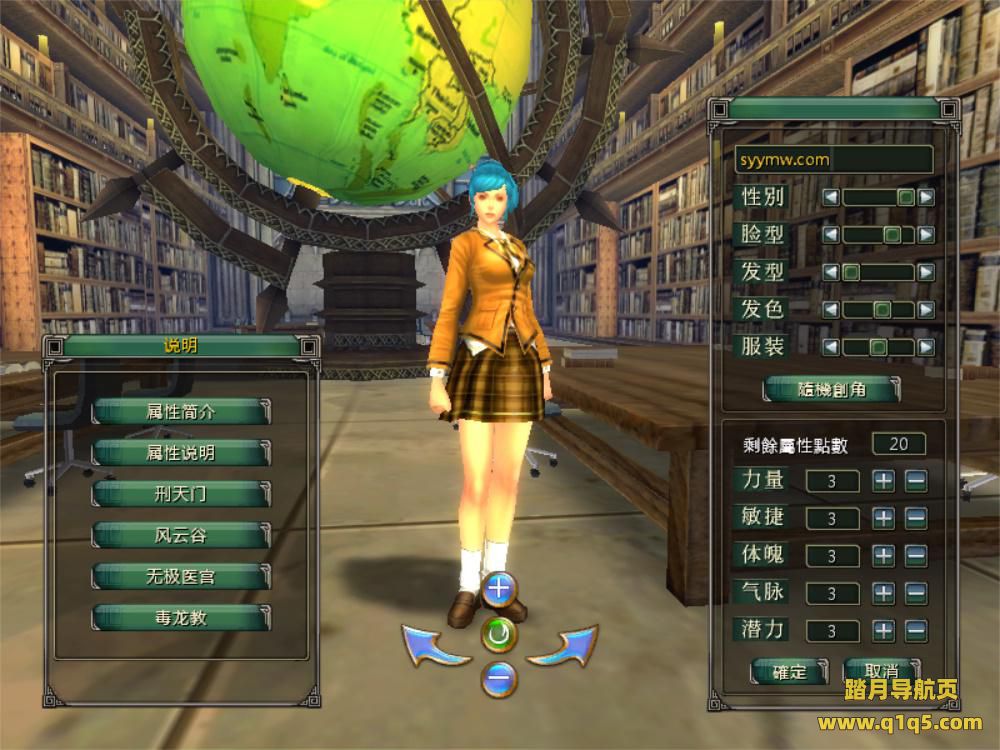Click the left arrow for 脸型
The width and height of the screenshot is (1000, 750).
[830, 235]
